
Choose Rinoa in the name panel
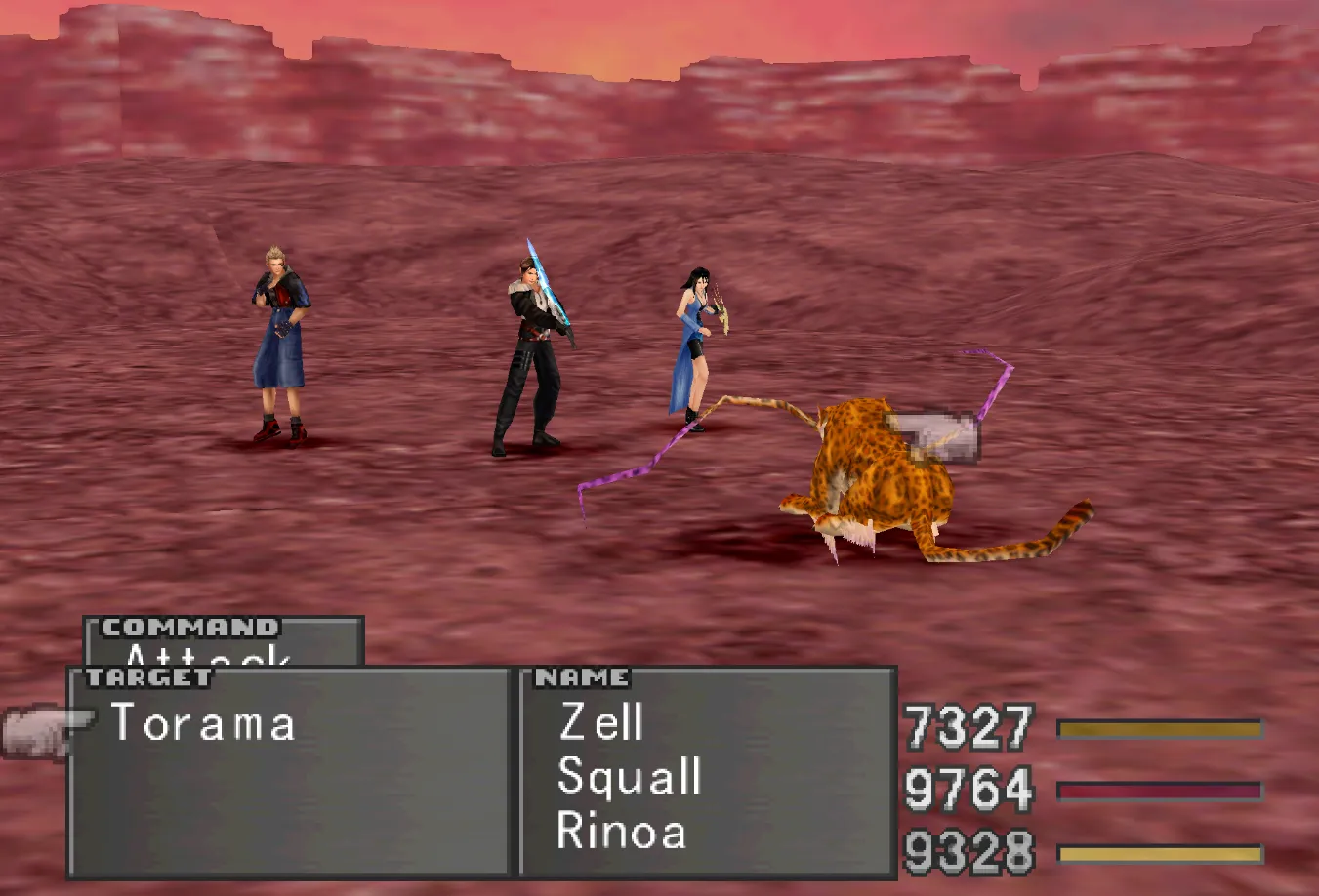tap(621, 832)
